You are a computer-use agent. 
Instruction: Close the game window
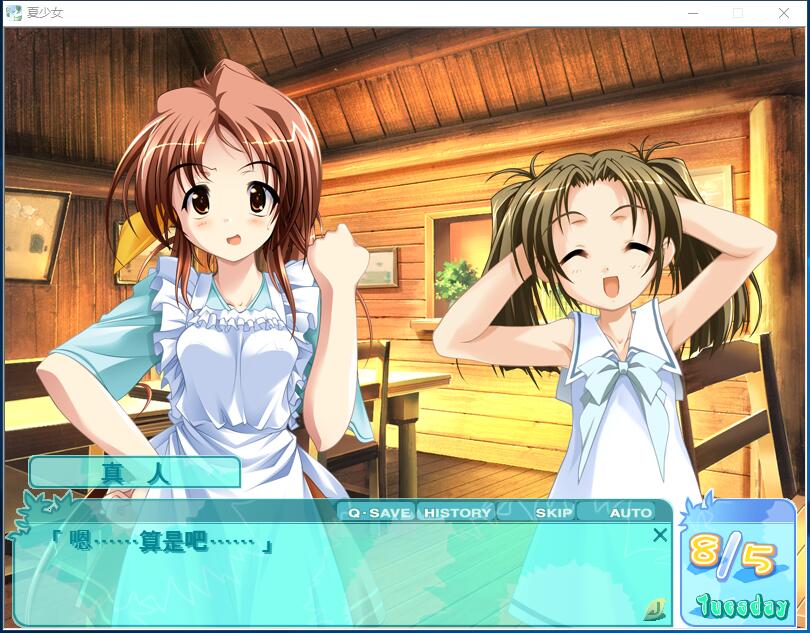tap(784, 13)
